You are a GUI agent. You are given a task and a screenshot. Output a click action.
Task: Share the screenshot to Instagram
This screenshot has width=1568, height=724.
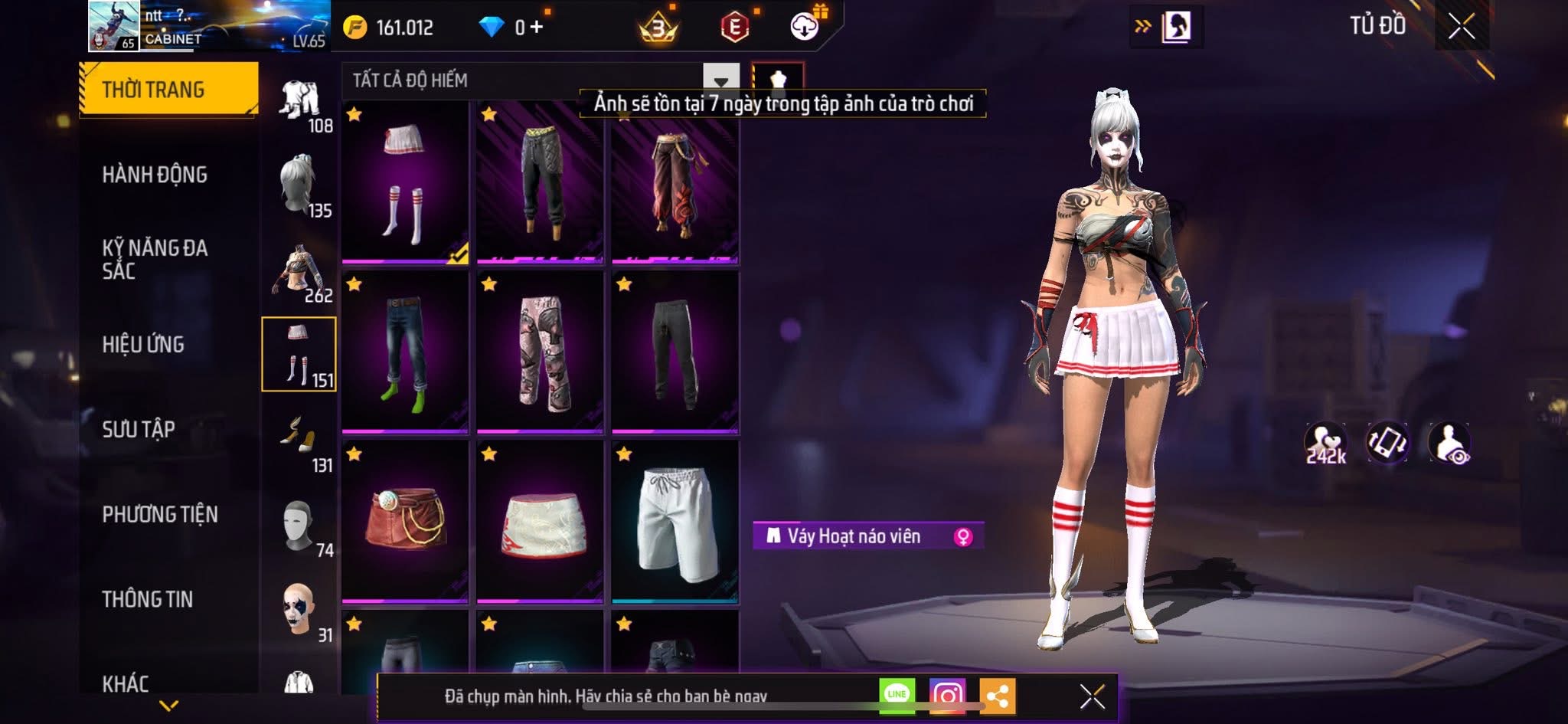tap(947, 695)
